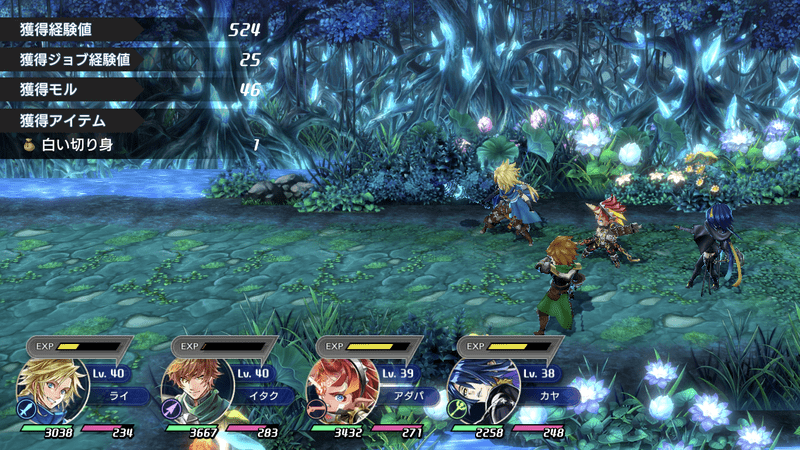Click Rai's sword job icon
Image resolution: width=800 pixels, height=450 pixels.
point(27,408)
